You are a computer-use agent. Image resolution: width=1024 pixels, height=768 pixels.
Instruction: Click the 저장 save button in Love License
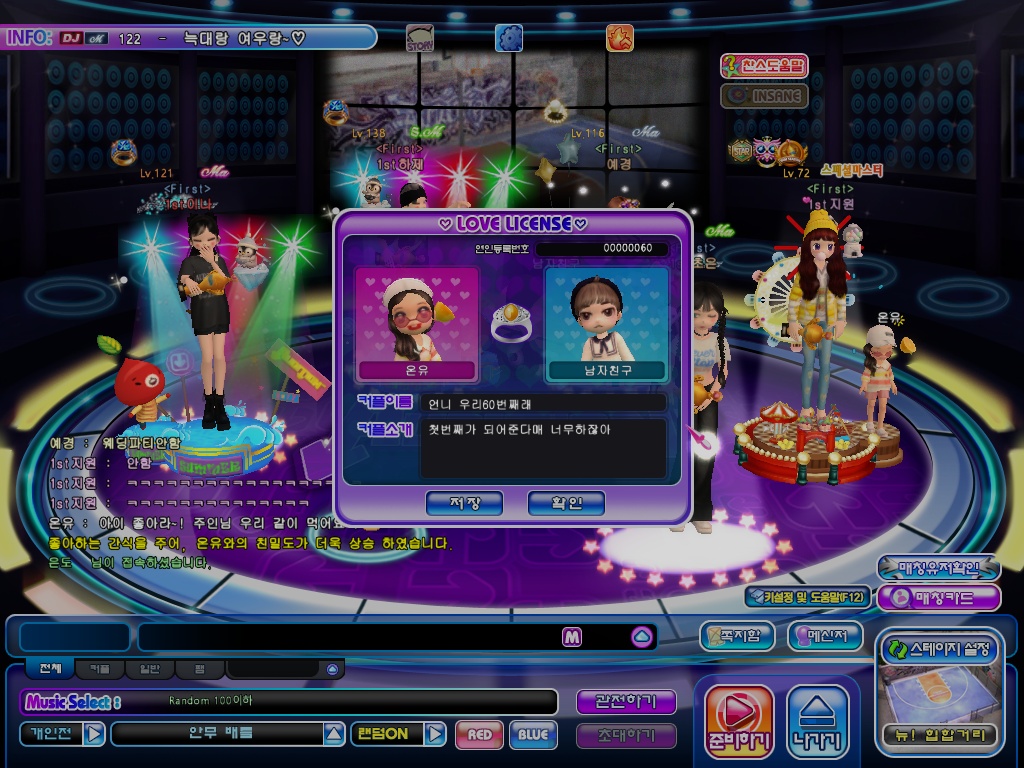464,503
